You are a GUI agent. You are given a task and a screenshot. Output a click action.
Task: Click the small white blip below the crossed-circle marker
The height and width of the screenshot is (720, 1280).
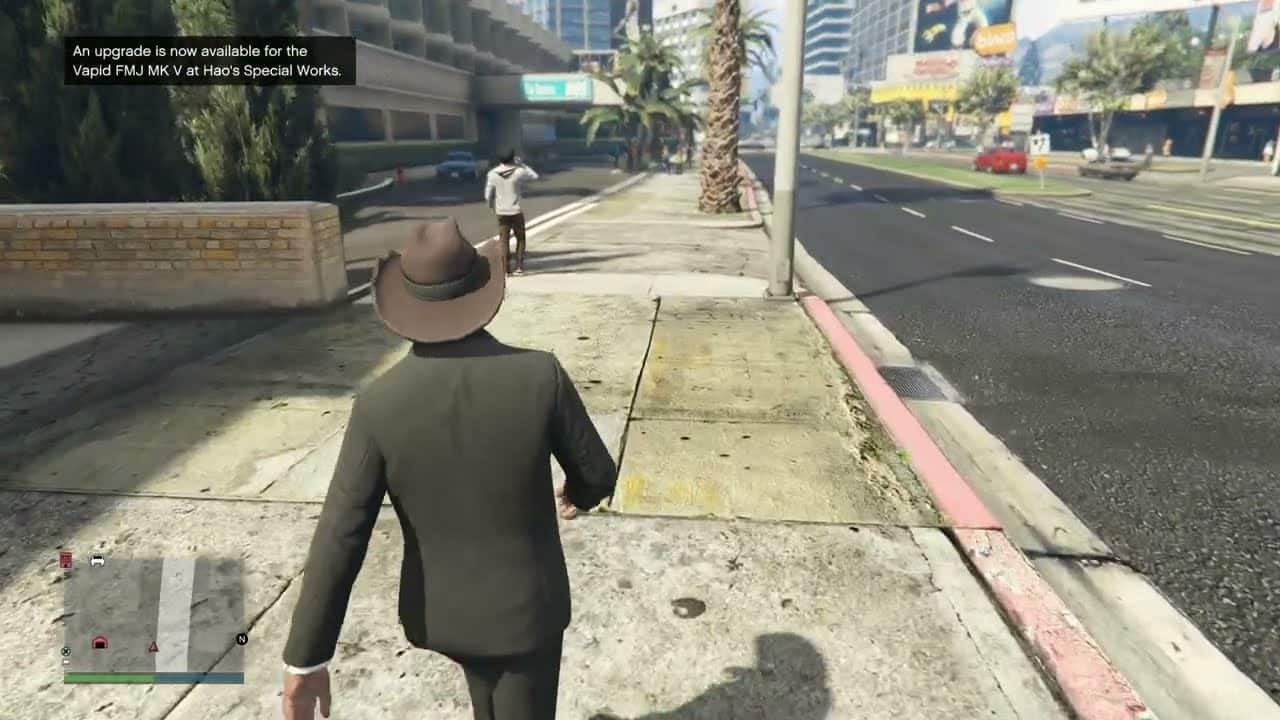65,661
